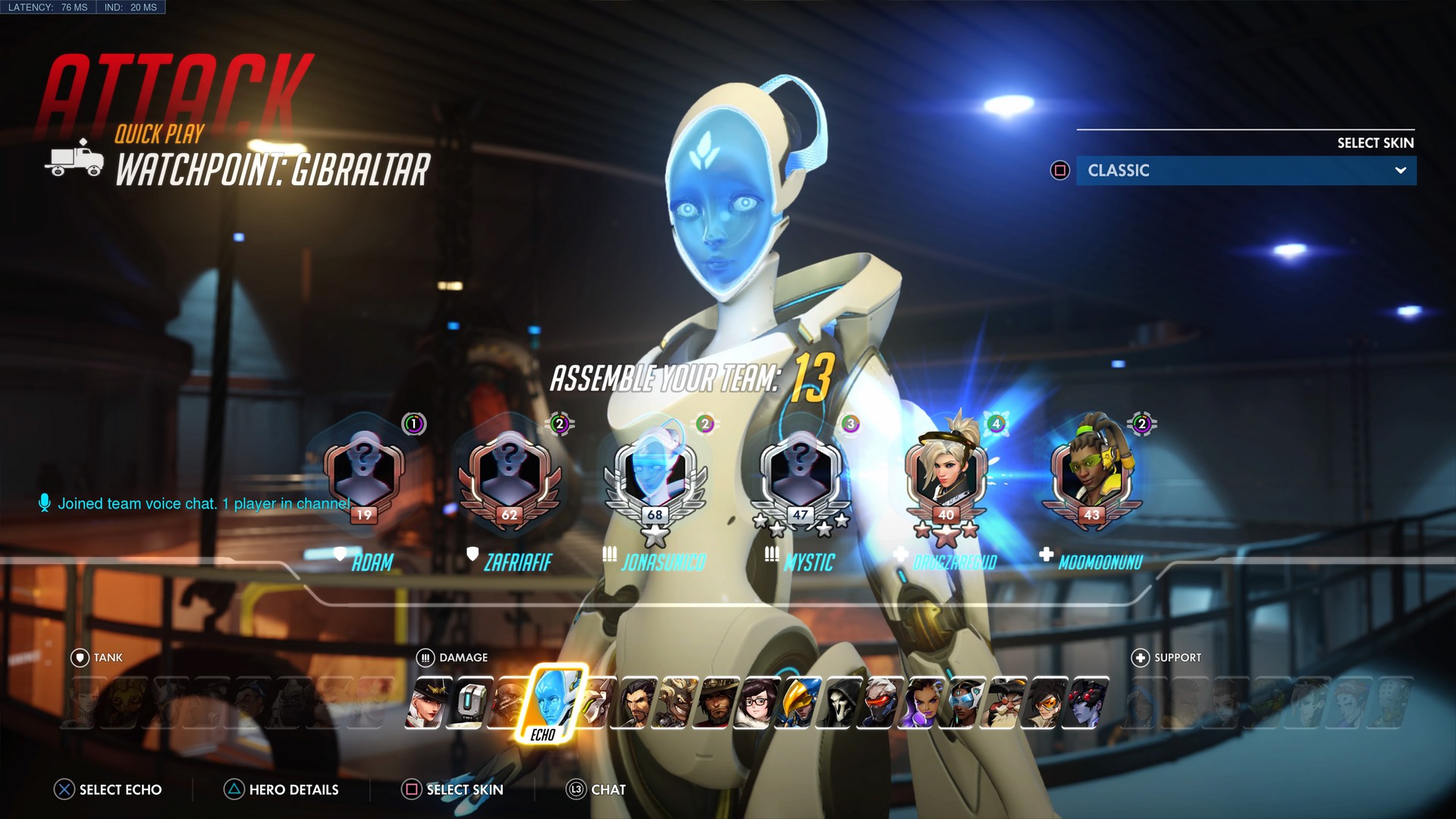Open the Chat panel

[604, 789]
